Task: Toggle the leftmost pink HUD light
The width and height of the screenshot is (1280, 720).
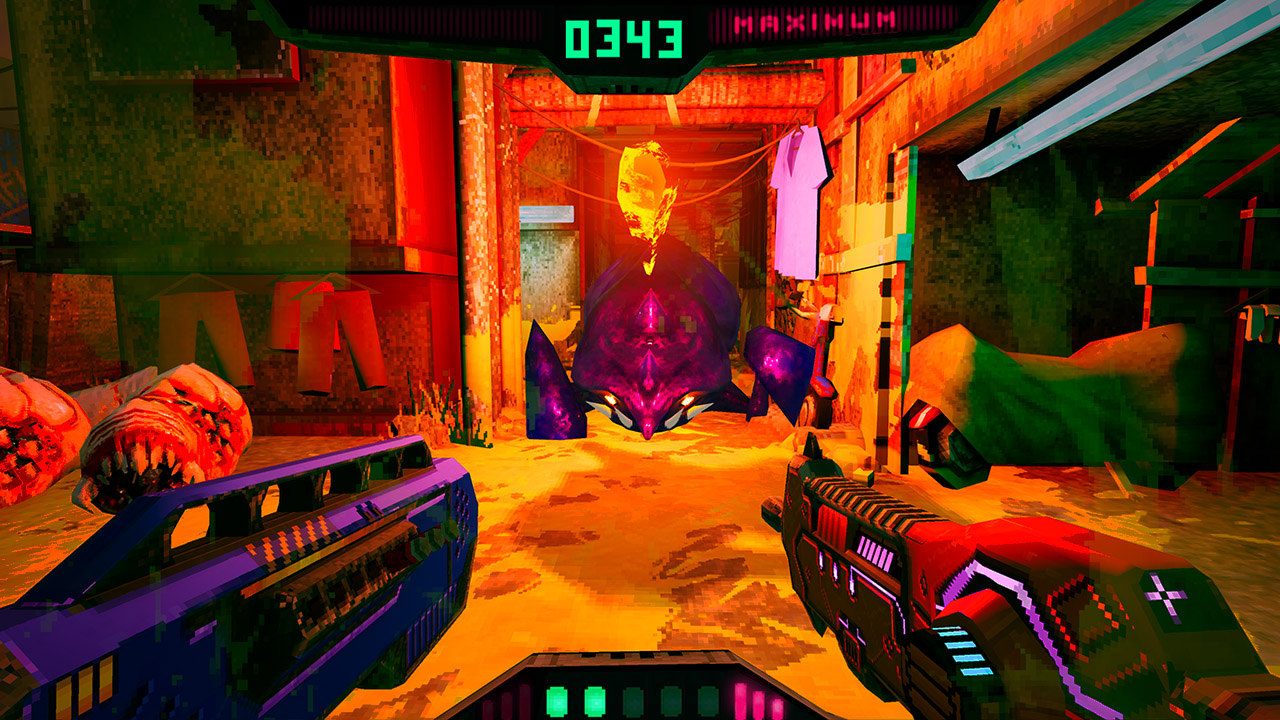Action: (x=741, y=700)
